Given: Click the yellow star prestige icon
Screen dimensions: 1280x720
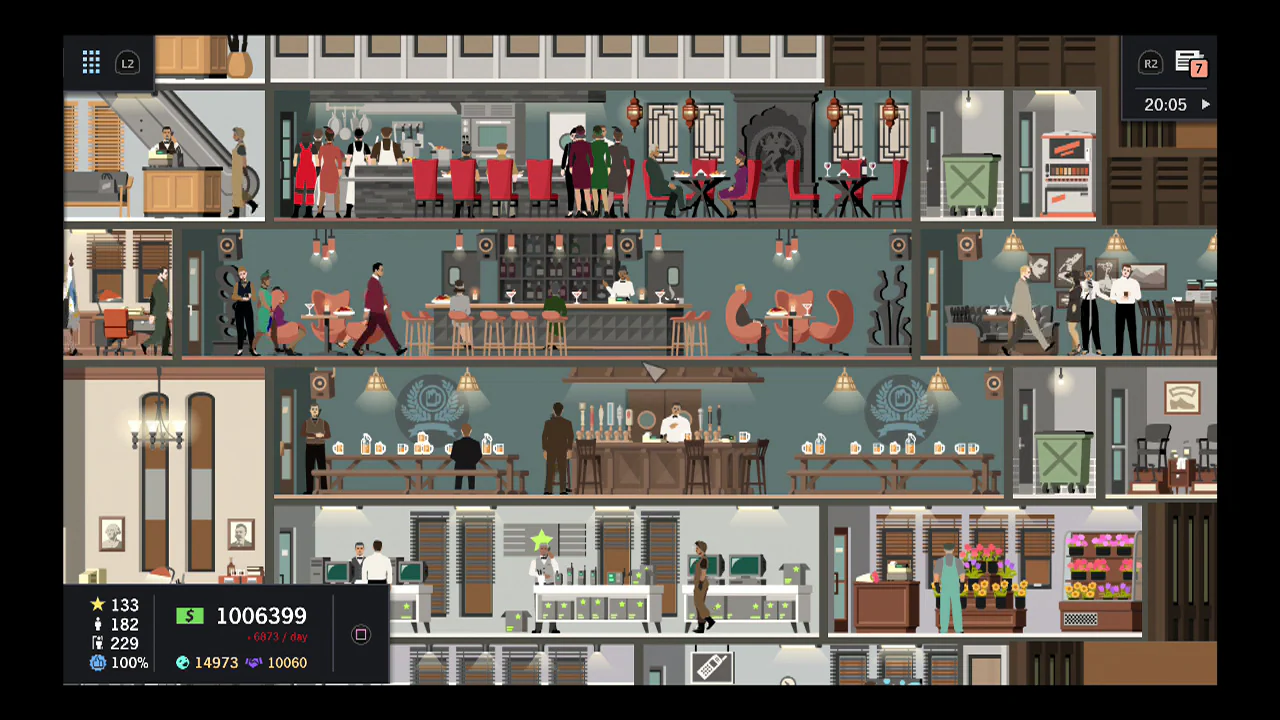Looking at the screenshot, I should pyautogui.click(x=96, y=605).
